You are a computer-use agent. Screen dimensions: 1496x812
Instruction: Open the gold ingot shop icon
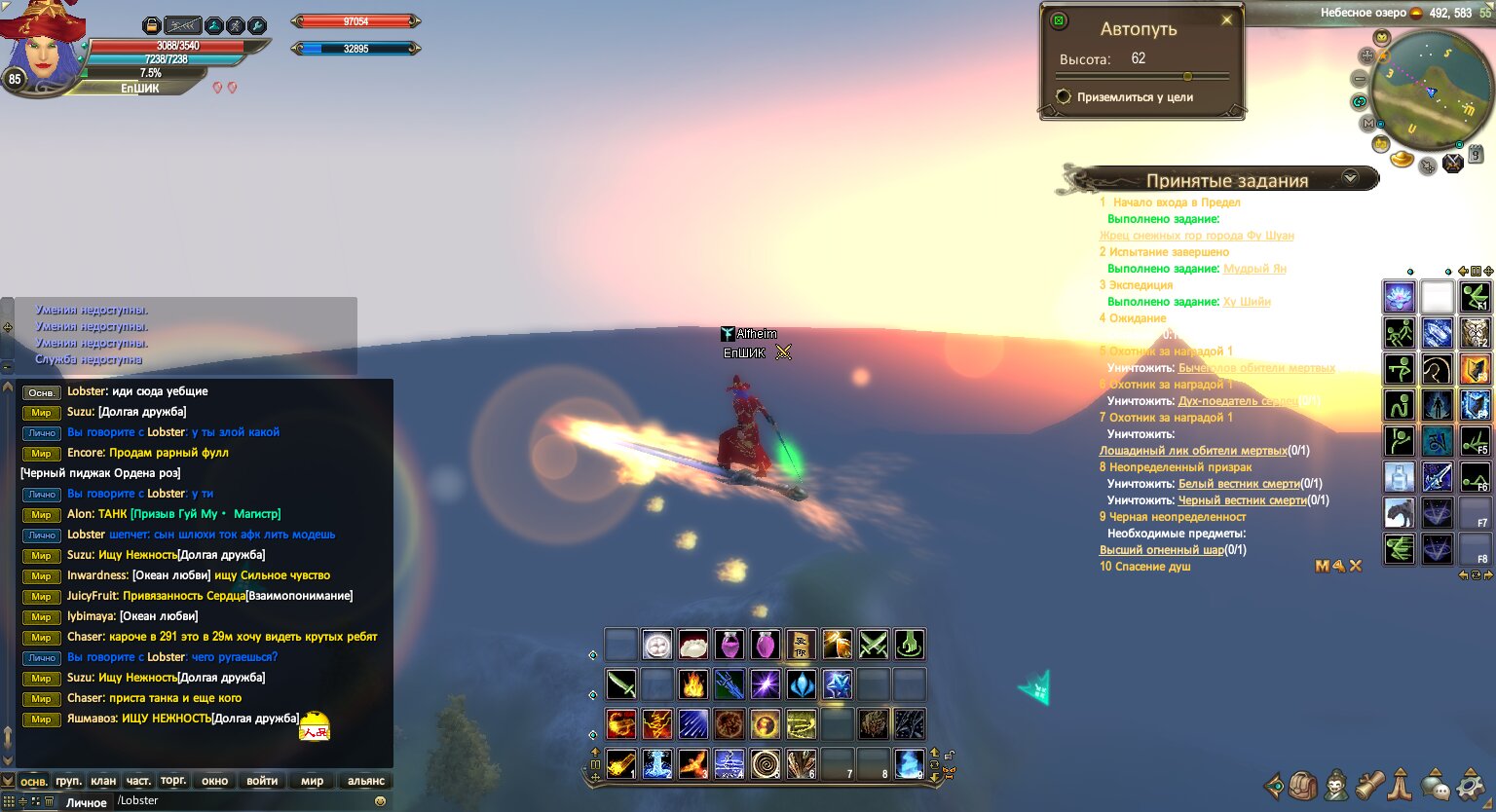click(1402, 158)
